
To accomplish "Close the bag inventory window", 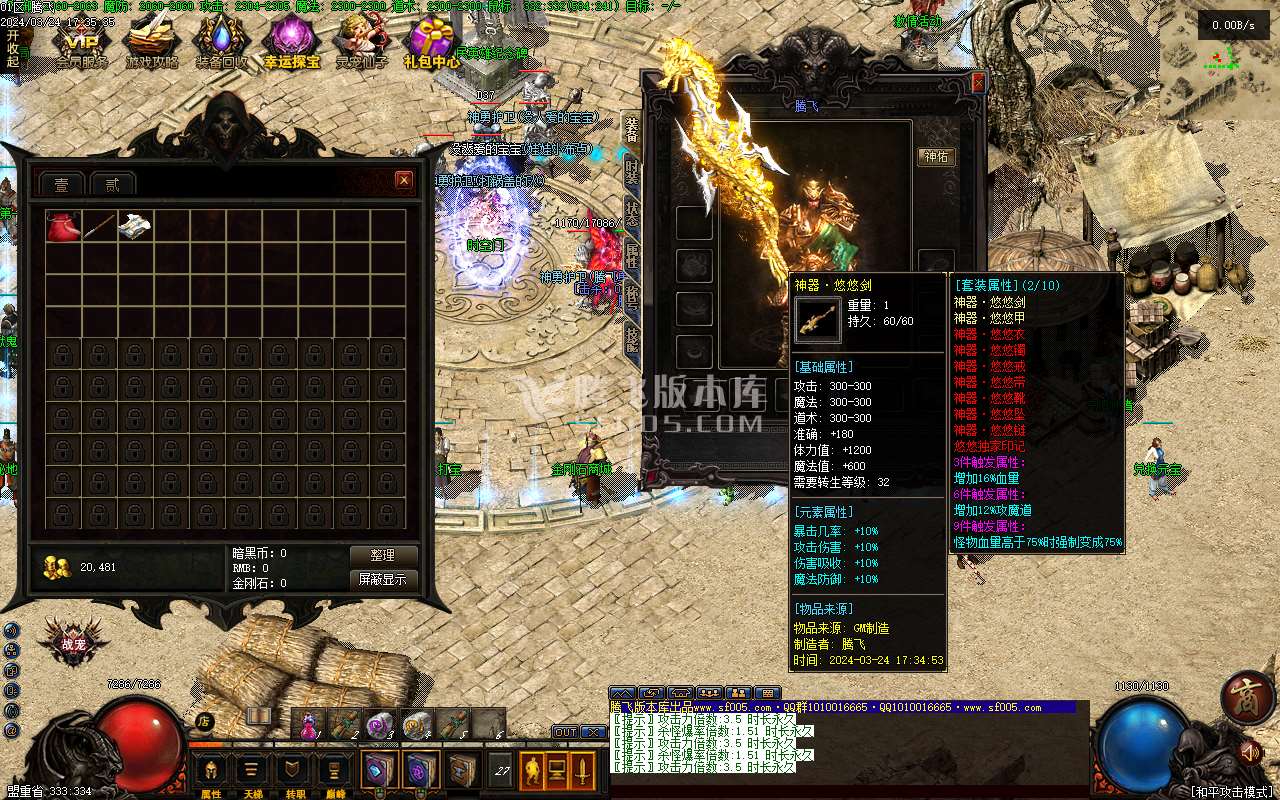I will (x=404, y=180).
